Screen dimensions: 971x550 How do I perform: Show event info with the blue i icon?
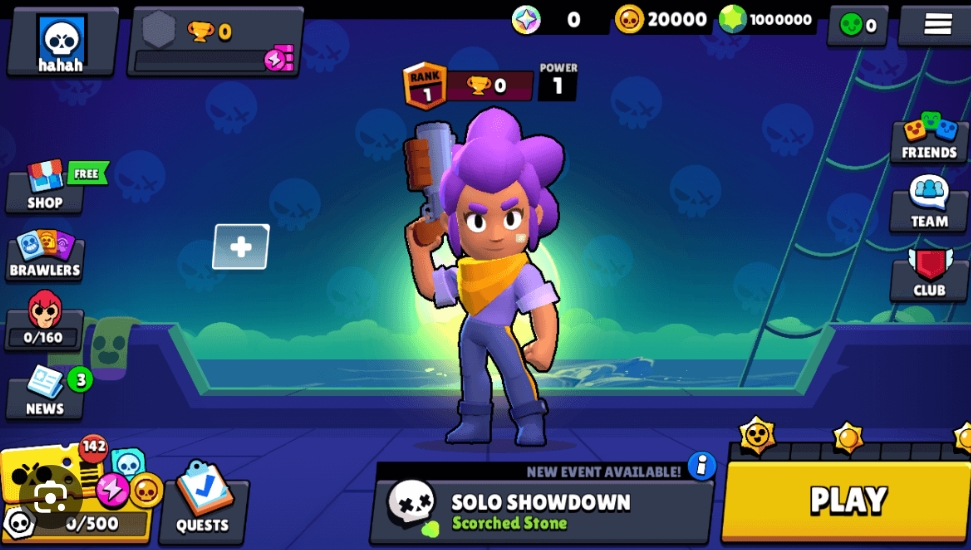(x=702, y=466)
